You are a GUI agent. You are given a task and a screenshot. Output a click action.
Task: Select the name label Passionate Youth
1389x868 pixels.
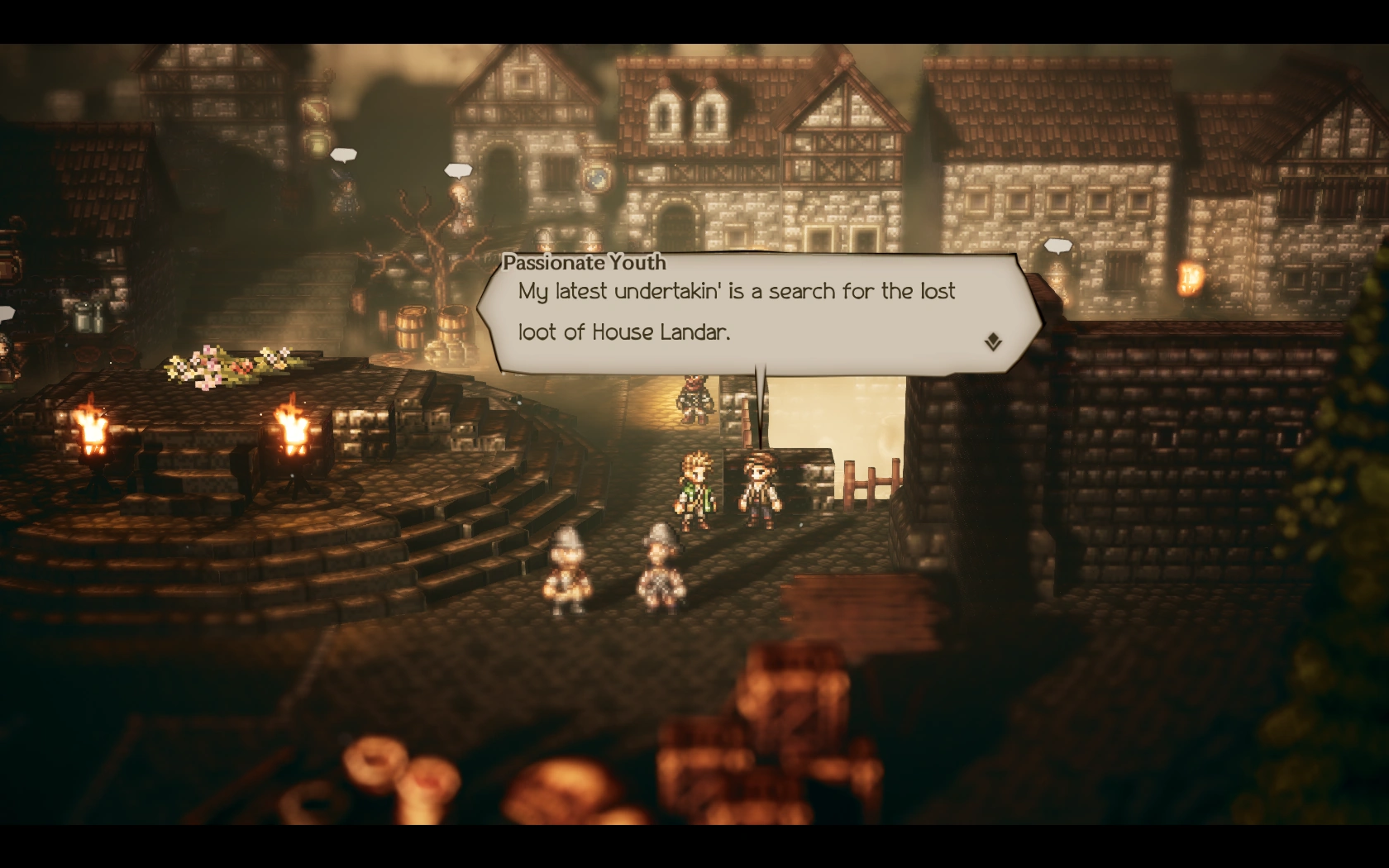tap(585, 263)
